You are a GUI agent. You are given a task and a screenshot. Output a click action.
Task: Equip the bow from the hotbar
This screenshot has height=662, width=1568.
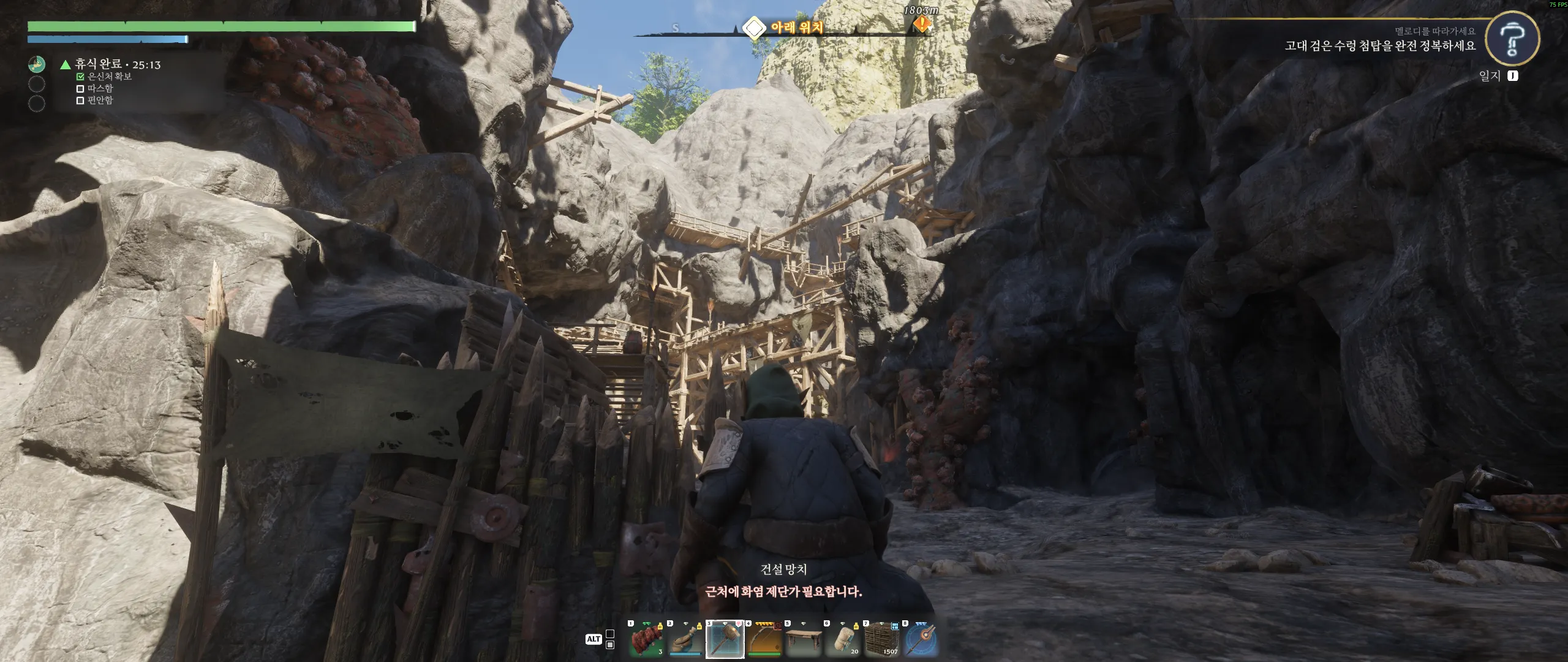click(x=764, y=639)
